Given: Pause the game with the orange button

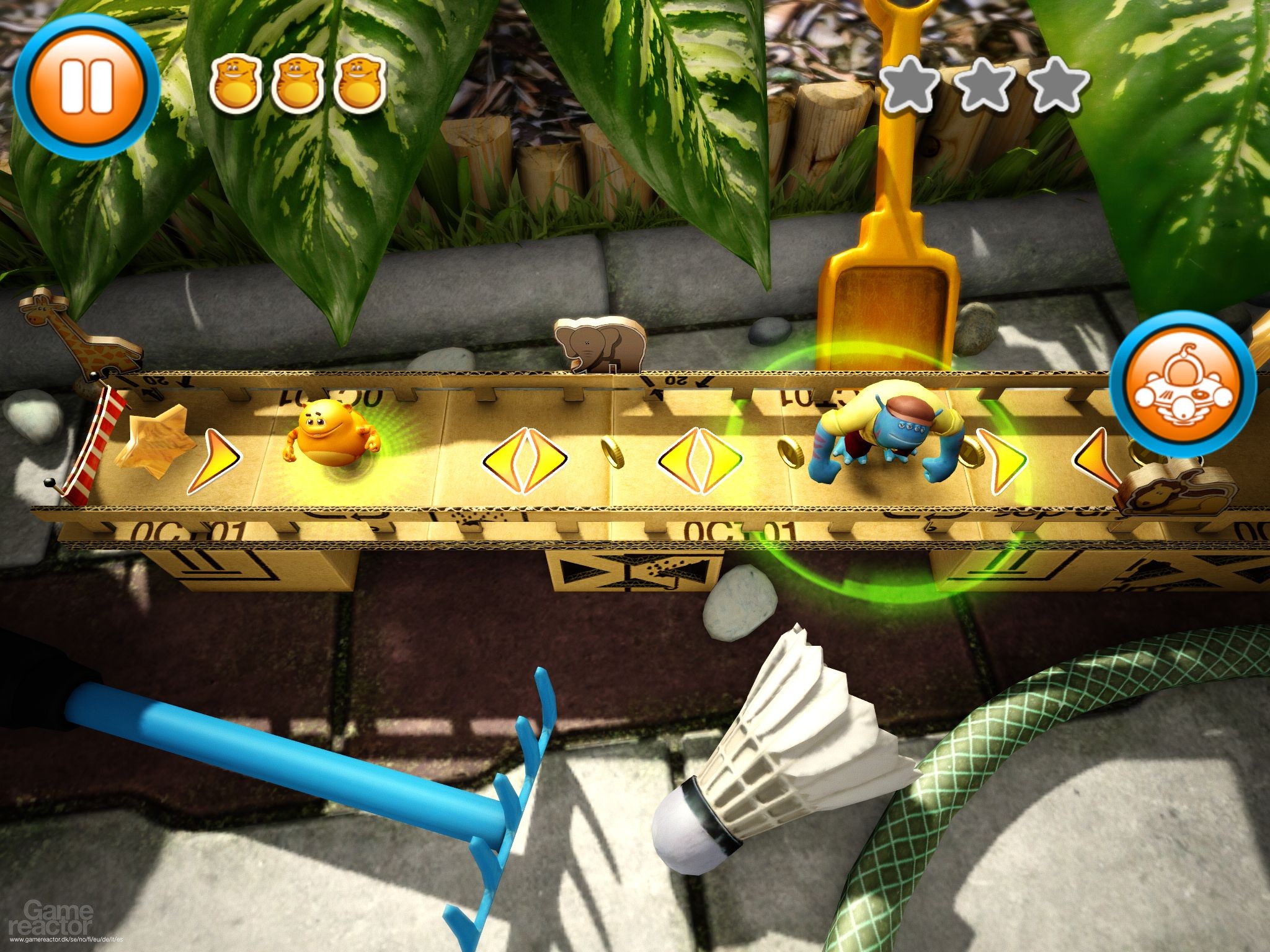Looking at the screenshot, I should coord(86,86).
